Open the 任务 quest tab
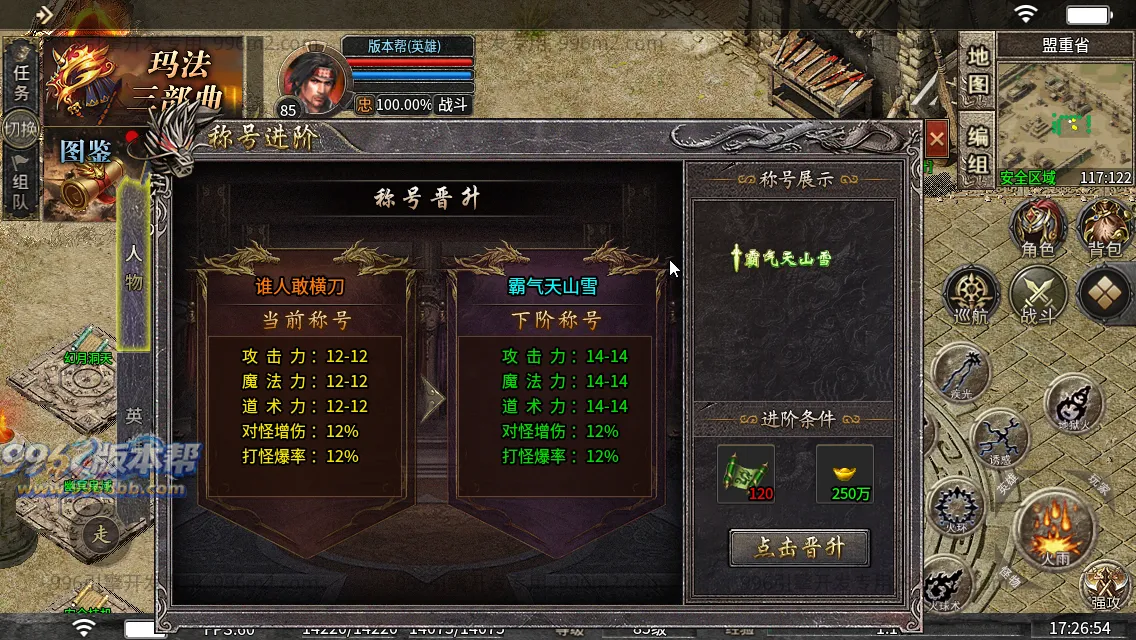Viewport: 1136px width, 640px height. [21, 80]
